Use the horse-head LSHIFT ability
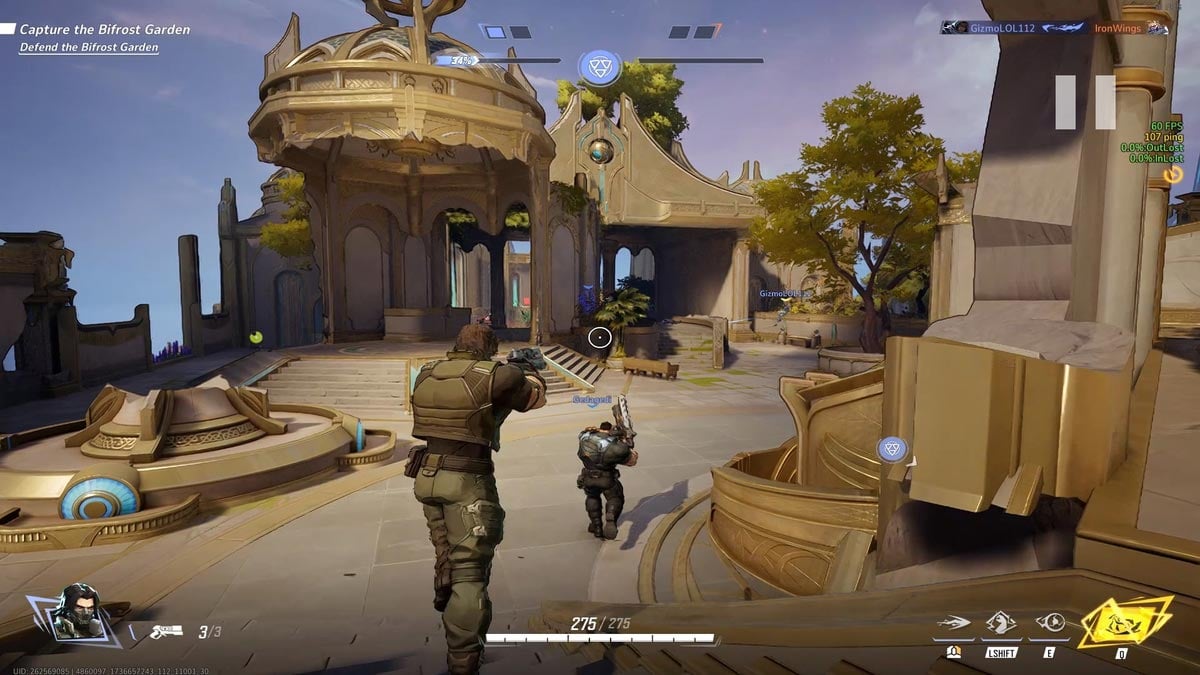The image size is (1200, 675). pos(1001,624)
